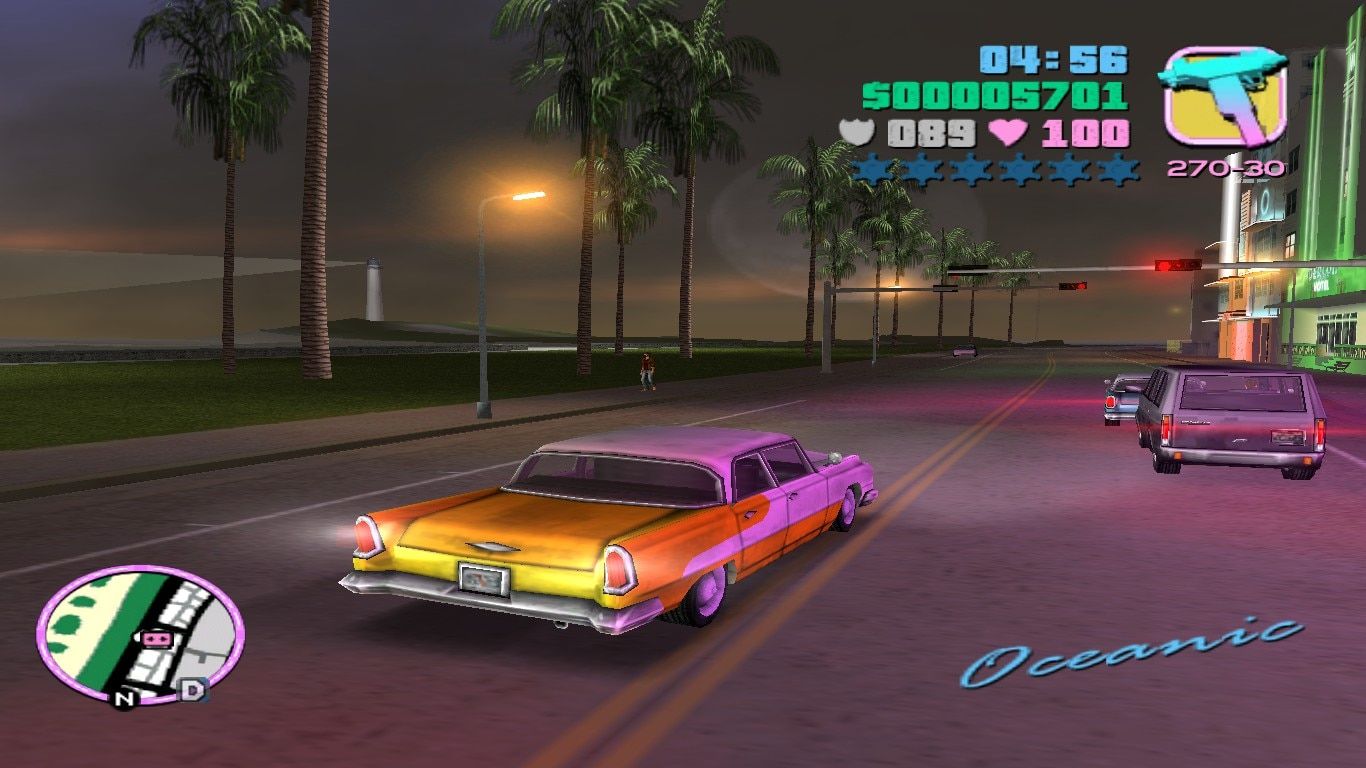Click the N compass marker on the radar
Image resolution: width=1366 pixels, height=768 pixels.
(124, 699)
